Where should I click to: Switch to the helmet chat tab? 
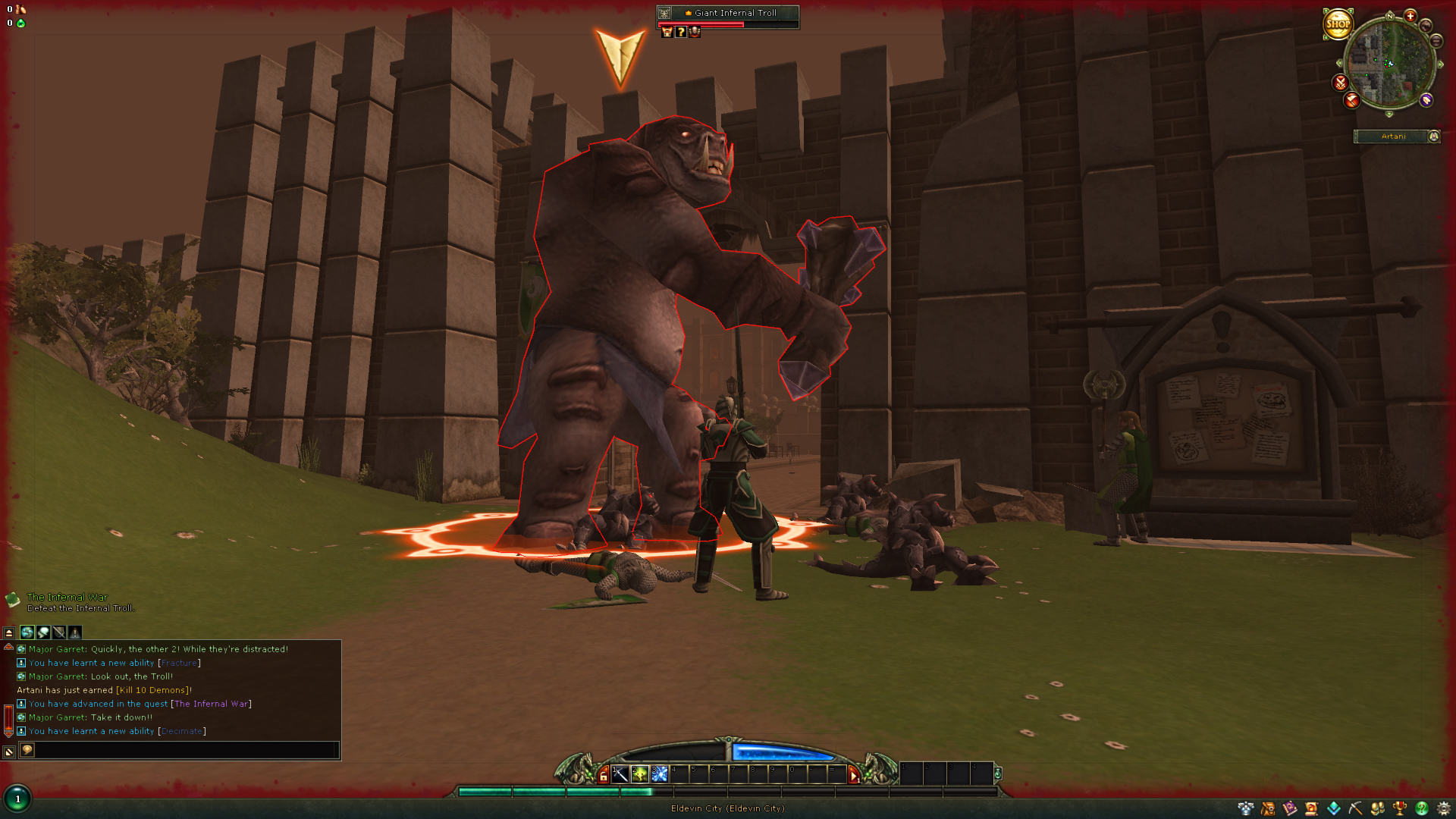(42, 632)
